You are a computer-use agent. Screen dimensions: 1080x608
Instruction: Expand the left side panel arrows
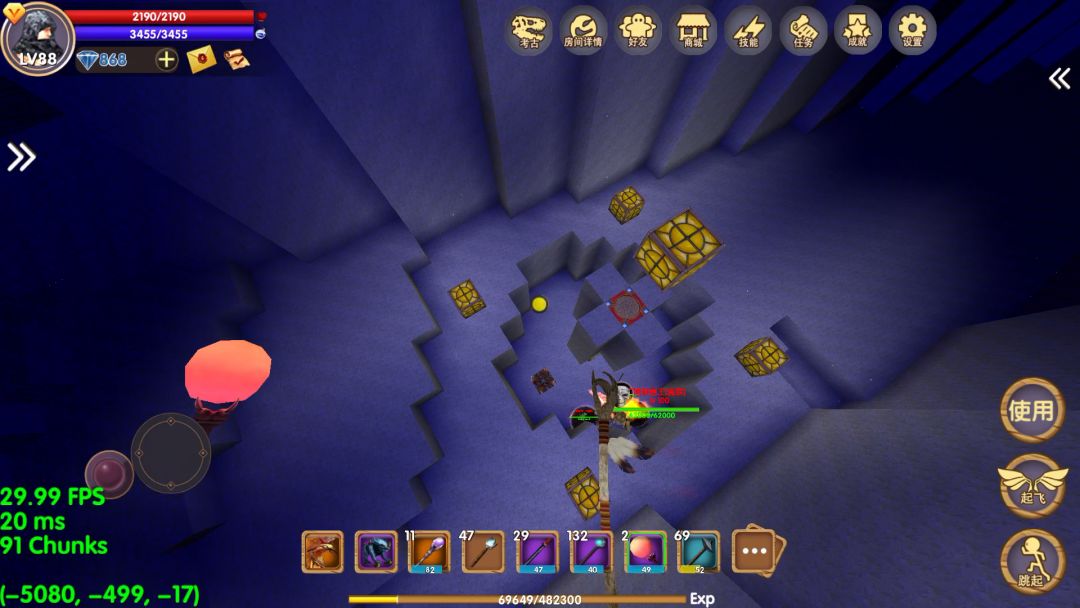21,157
